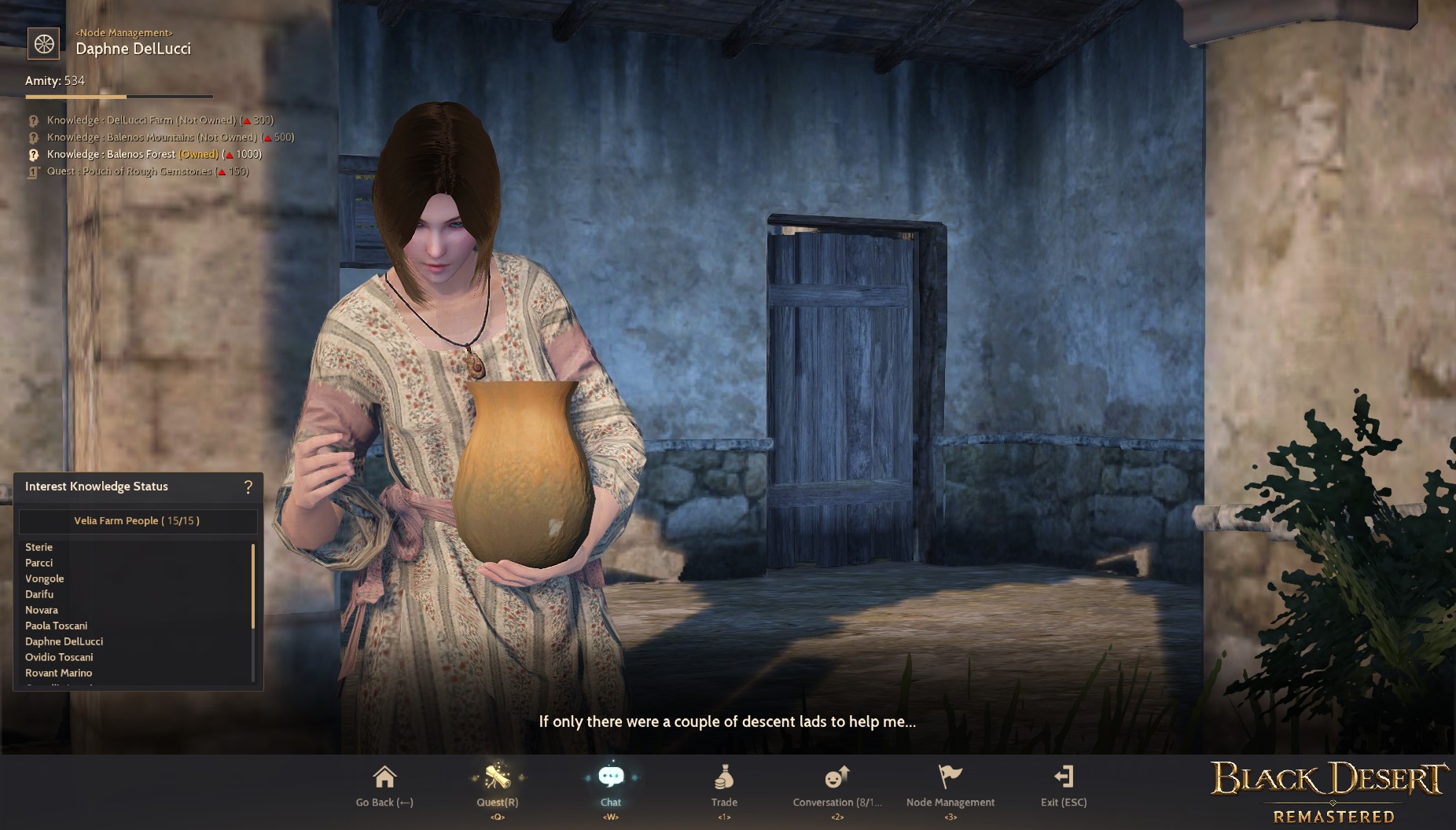This screenshot has height=830, width=1456.
Task: Open the Velia Farm People list
Action: [138, 520]
